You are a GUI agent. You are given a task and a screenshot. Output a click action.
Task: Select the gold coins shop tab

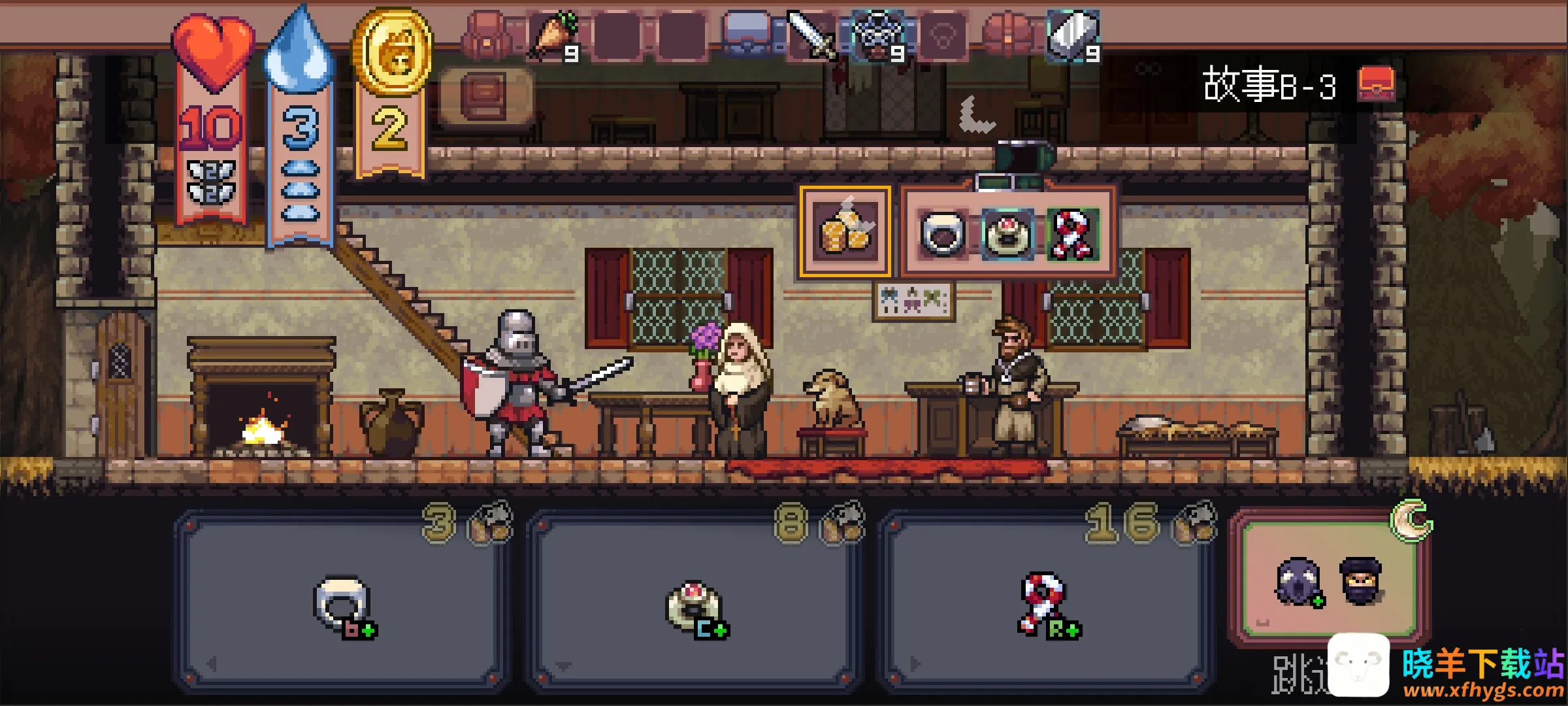(x=845, y=231)
